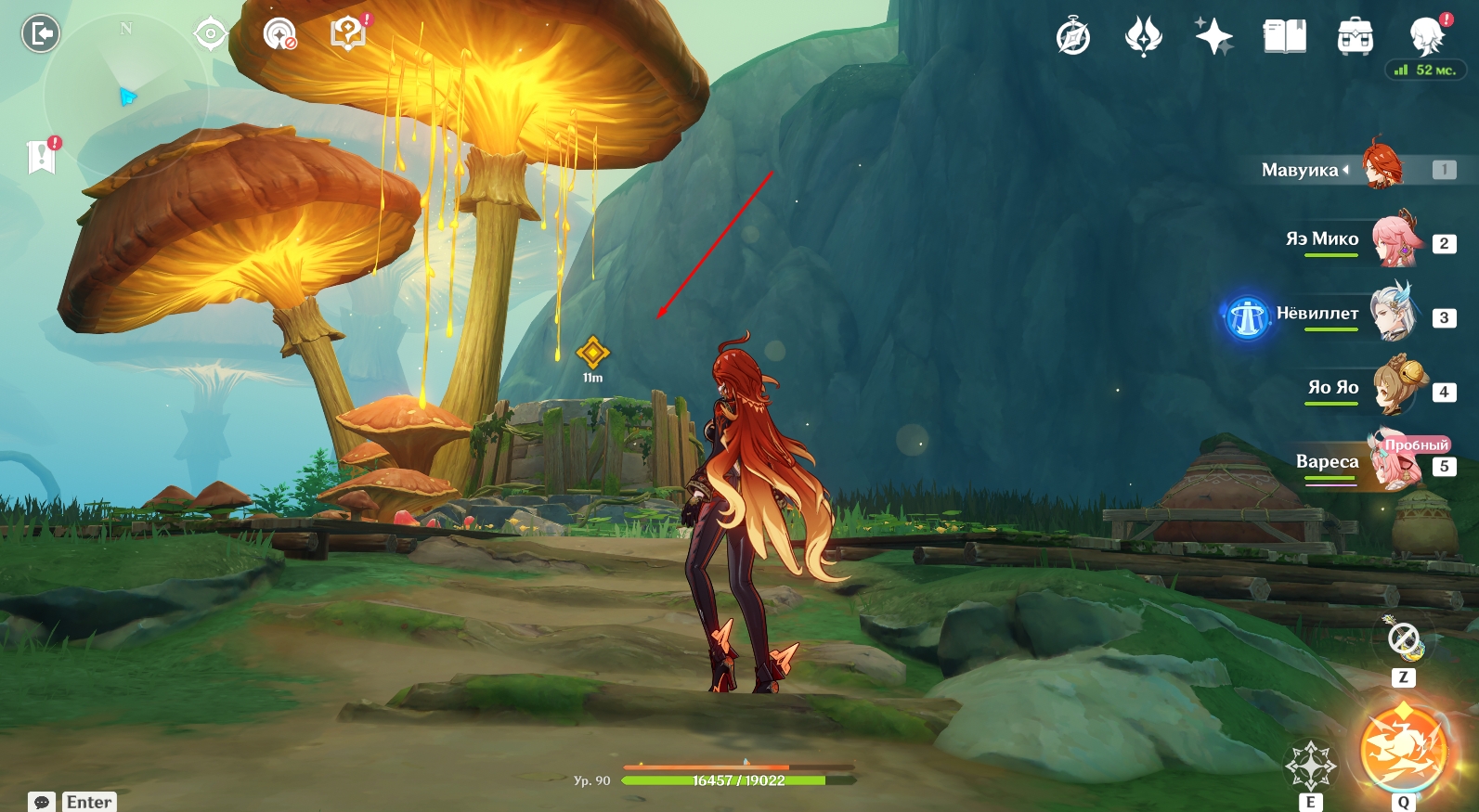Open the chat box
Screen dimensions: 1479x812
pyautogui.click(x=42, y=802)
